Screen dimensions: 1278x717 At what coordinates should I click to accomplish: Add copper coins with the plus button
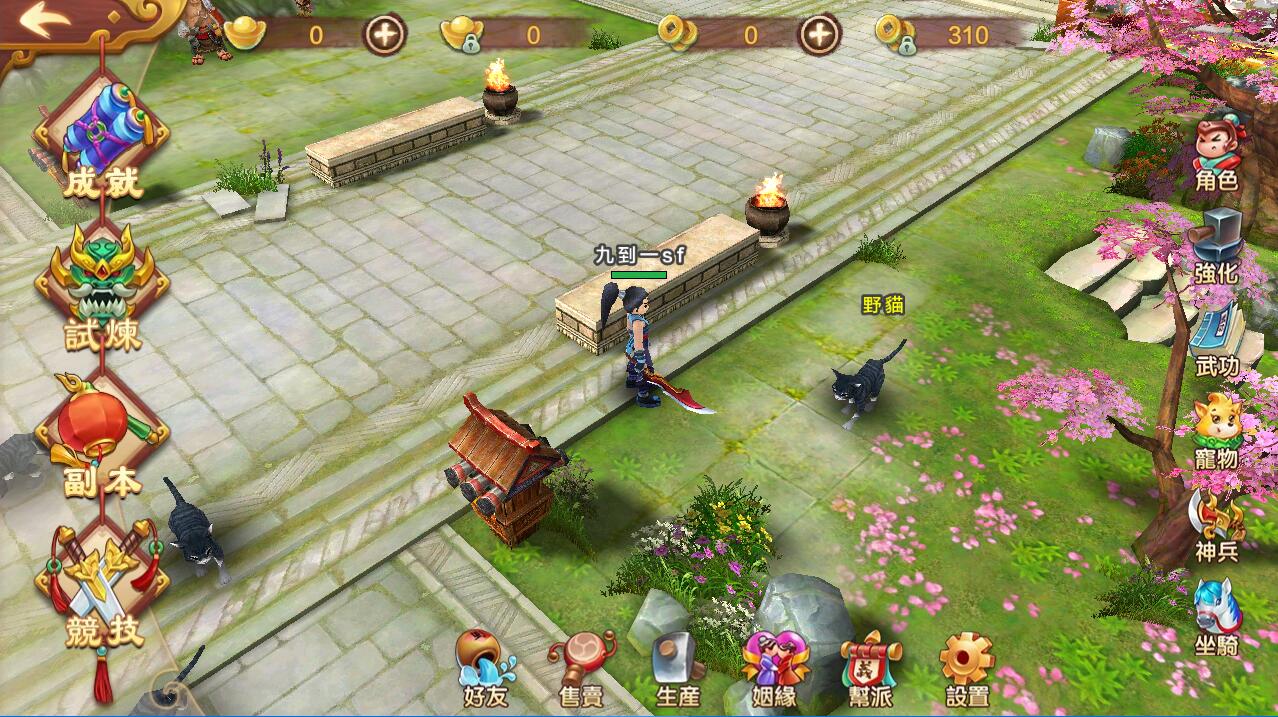tap(818, 36)
